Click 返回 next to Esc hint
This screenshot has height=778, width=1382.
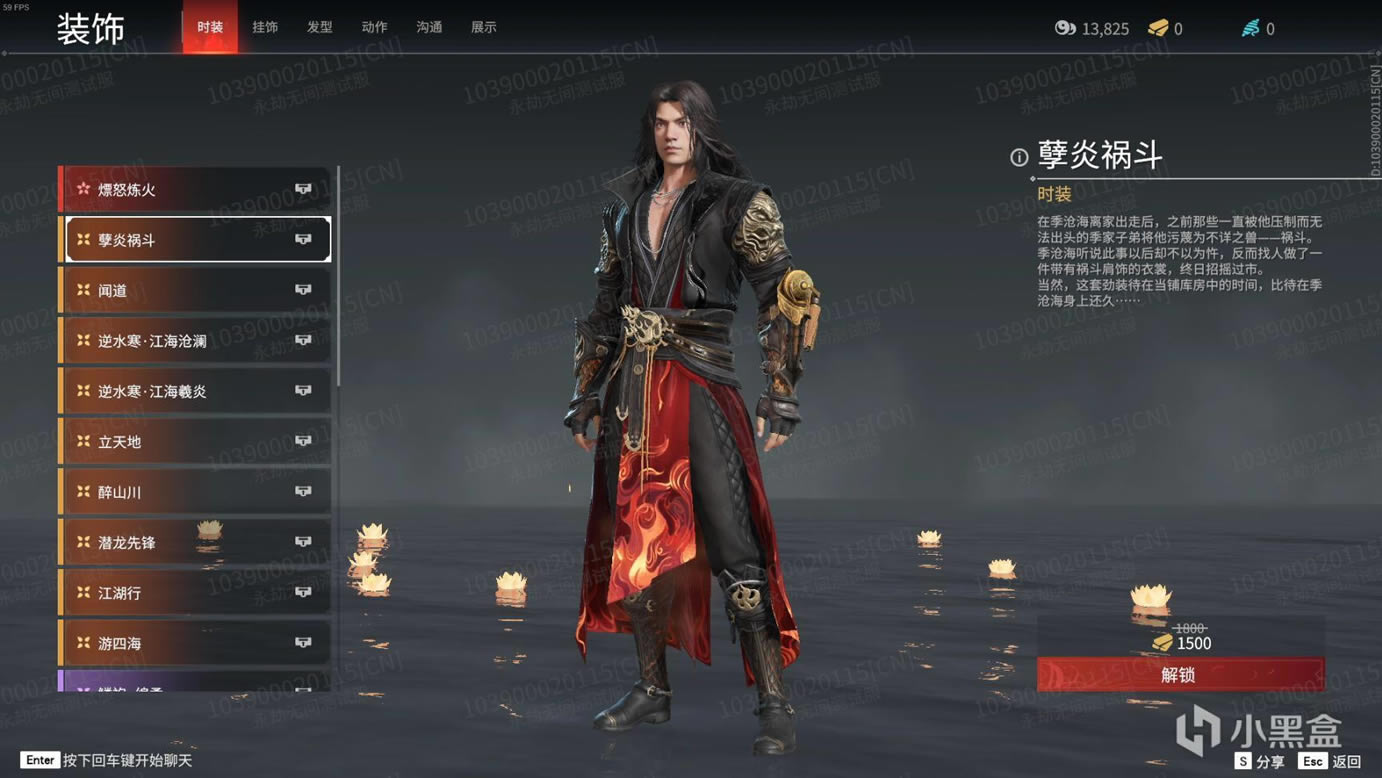tap(1345, 761)
